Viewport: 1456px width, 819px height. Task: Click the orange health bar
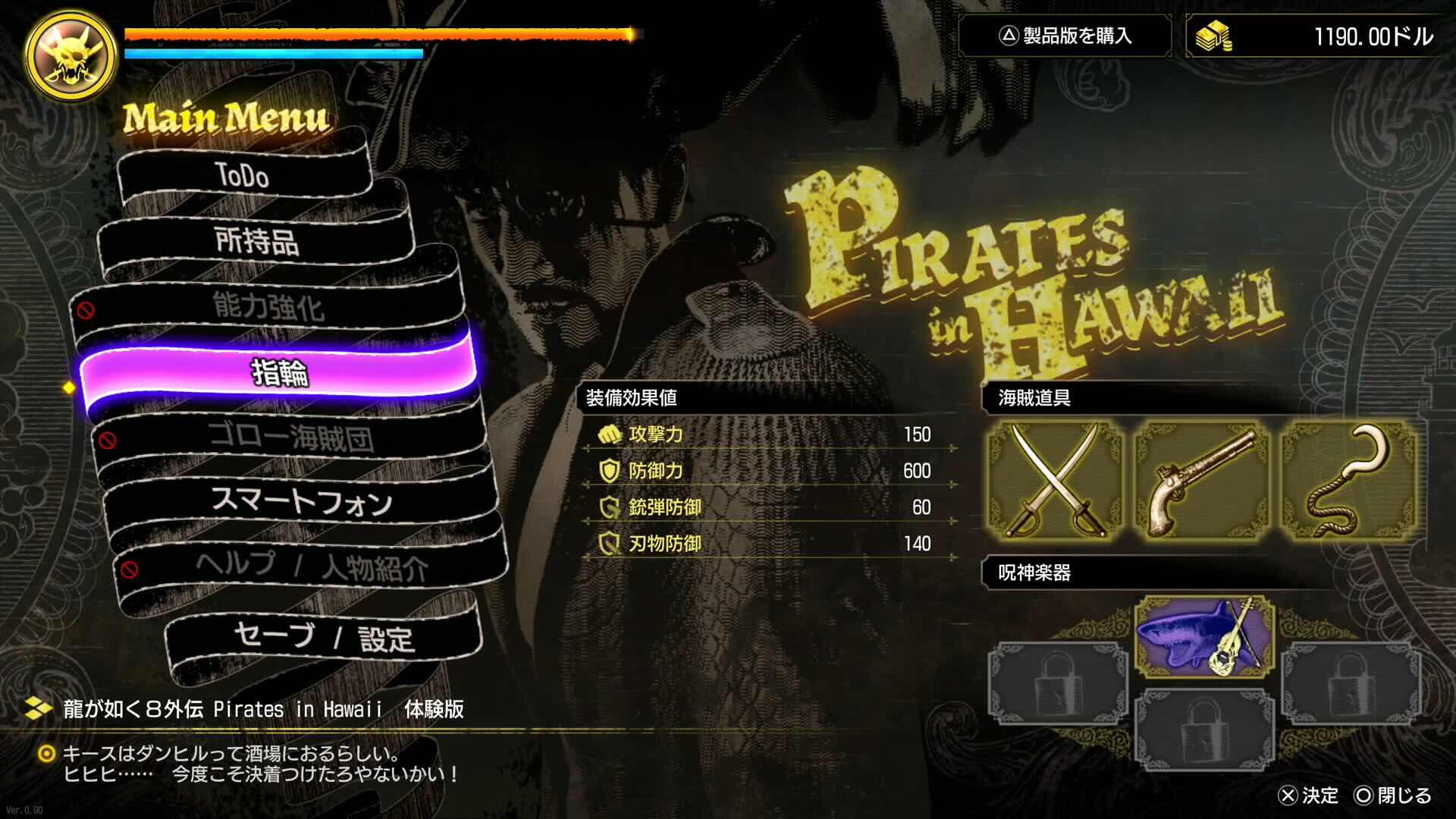coord(379,33)
